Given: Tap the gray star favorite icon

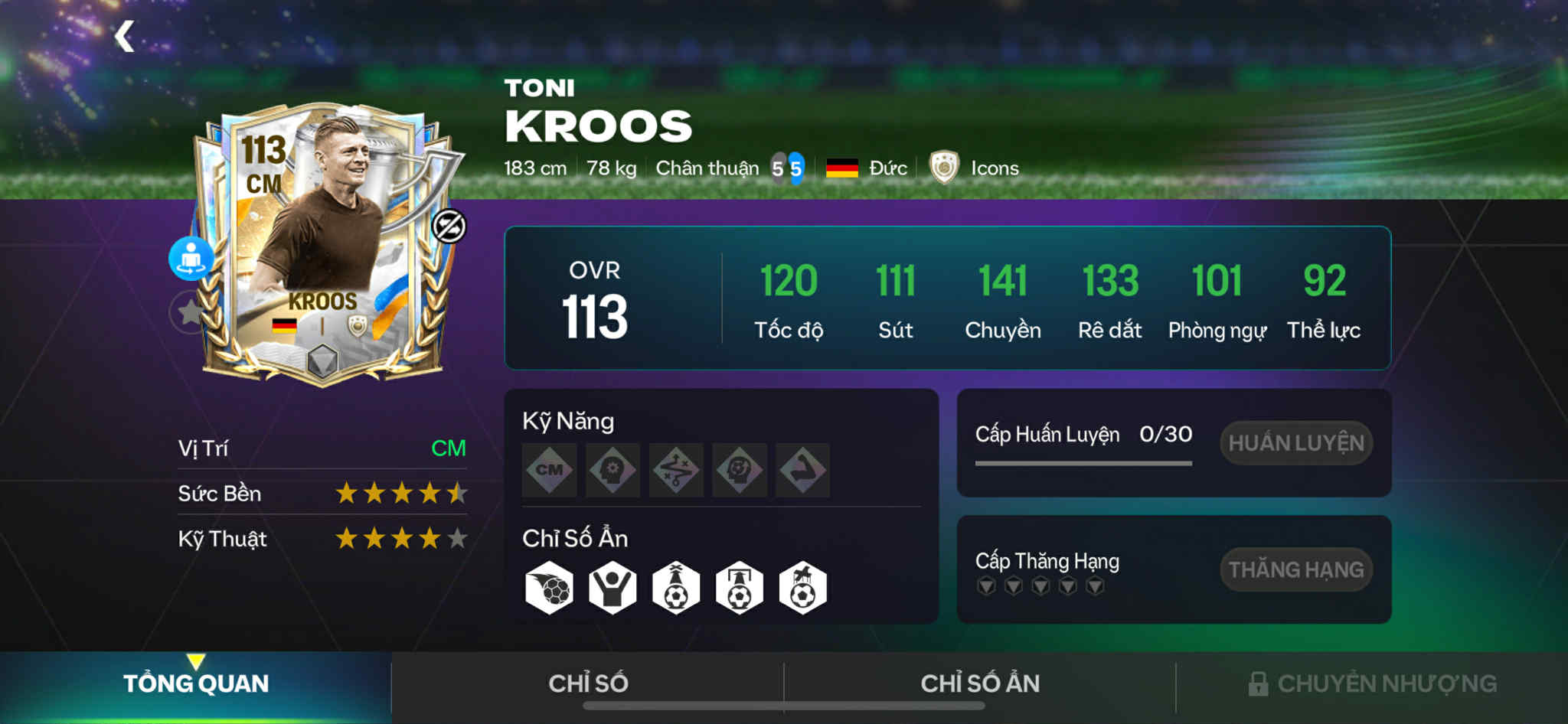Looking at the screenshot, I should (188, 311).
